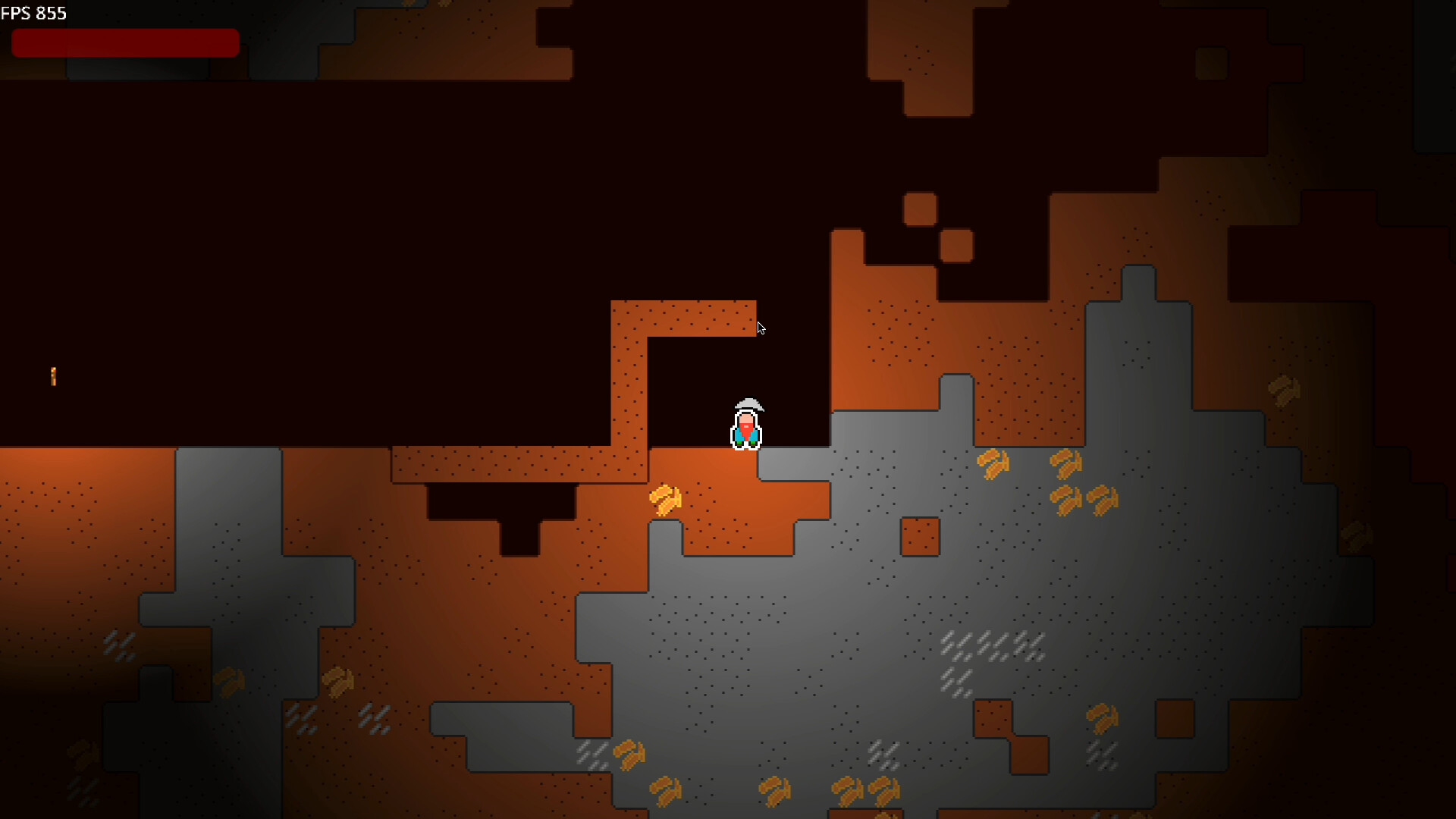Mine the gold ore just below the player

click(666, 498)
